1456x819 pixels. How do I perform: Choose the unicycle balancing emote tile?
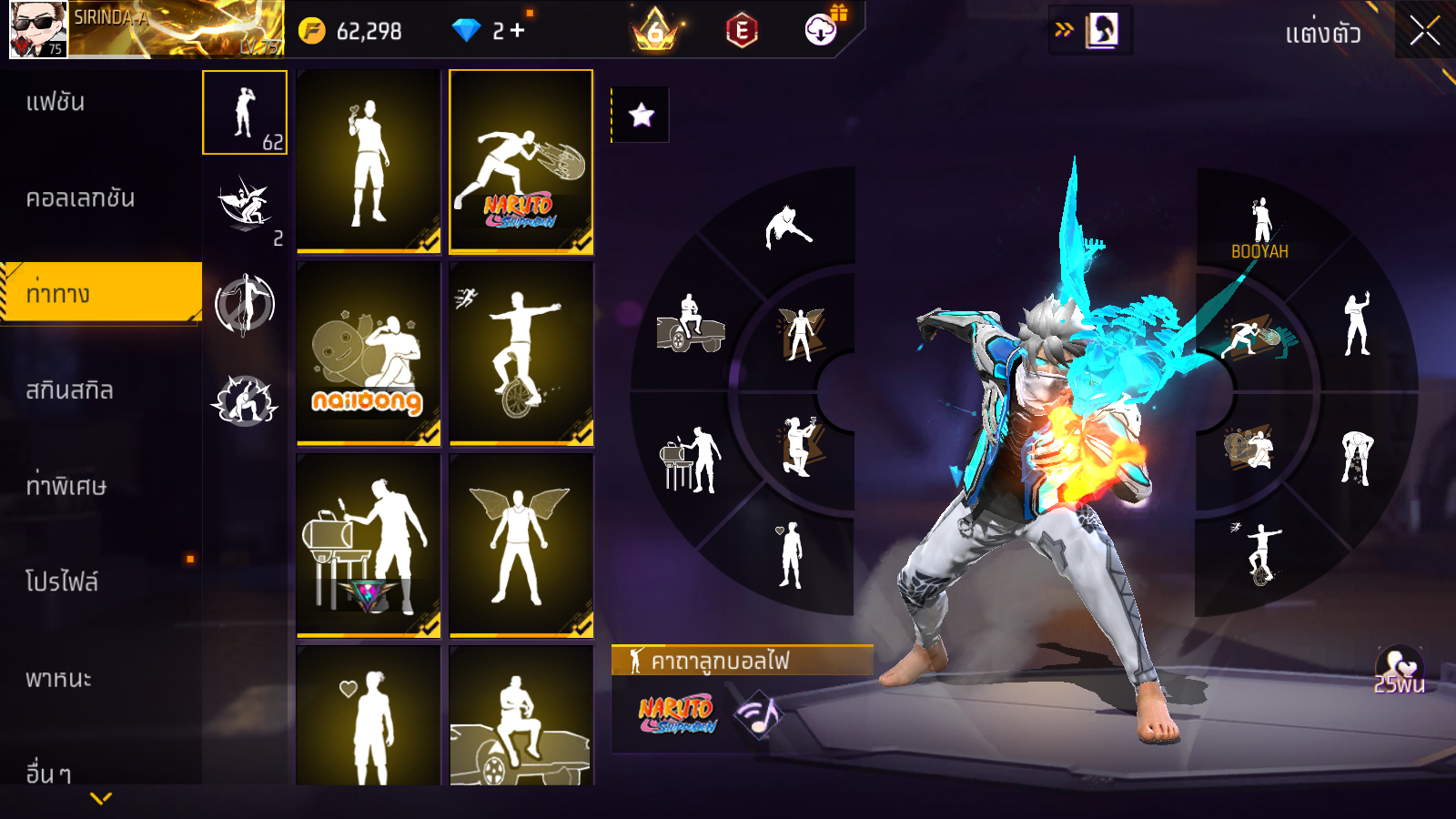pyautogui.click(x=521, y=354)
